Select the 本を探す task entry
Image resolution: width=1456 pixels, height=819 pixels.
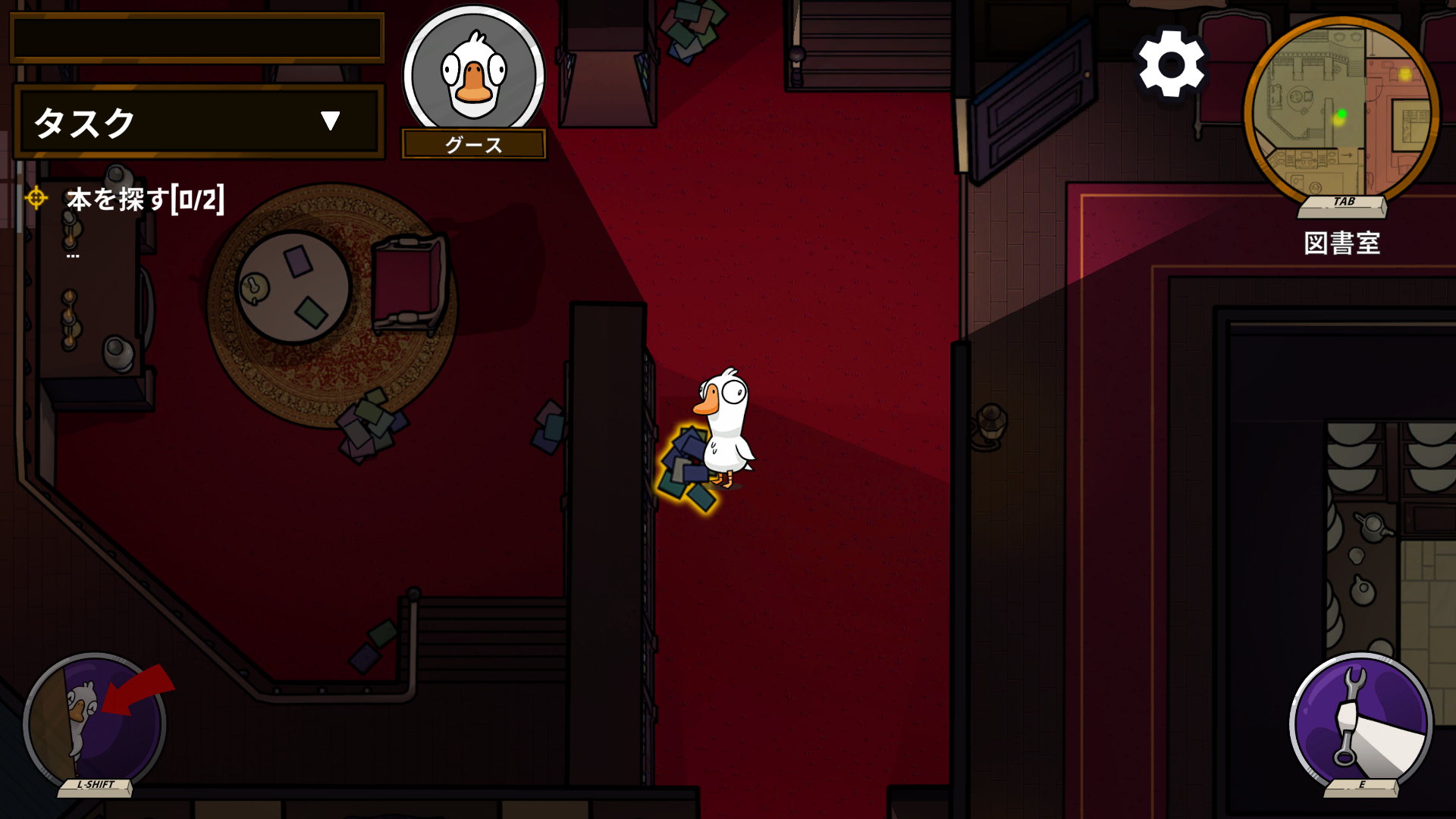click(x=144, y=199)
